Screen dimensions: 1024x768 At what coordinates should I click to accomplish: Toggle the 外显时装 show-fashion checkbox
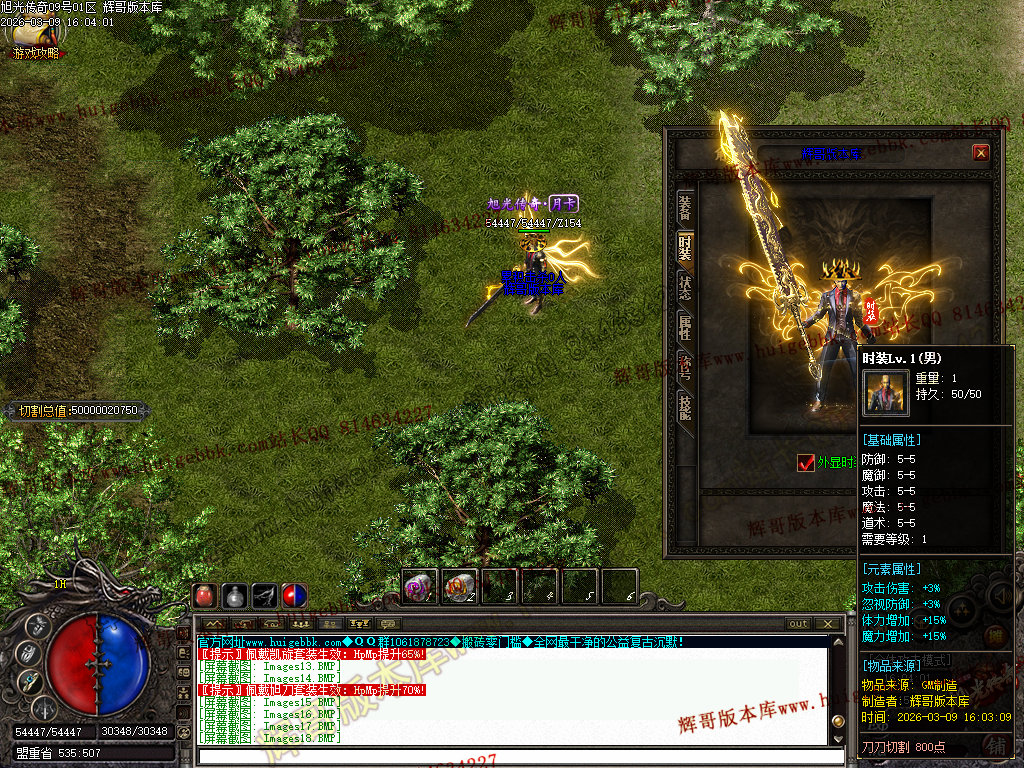tap(806, 462)
